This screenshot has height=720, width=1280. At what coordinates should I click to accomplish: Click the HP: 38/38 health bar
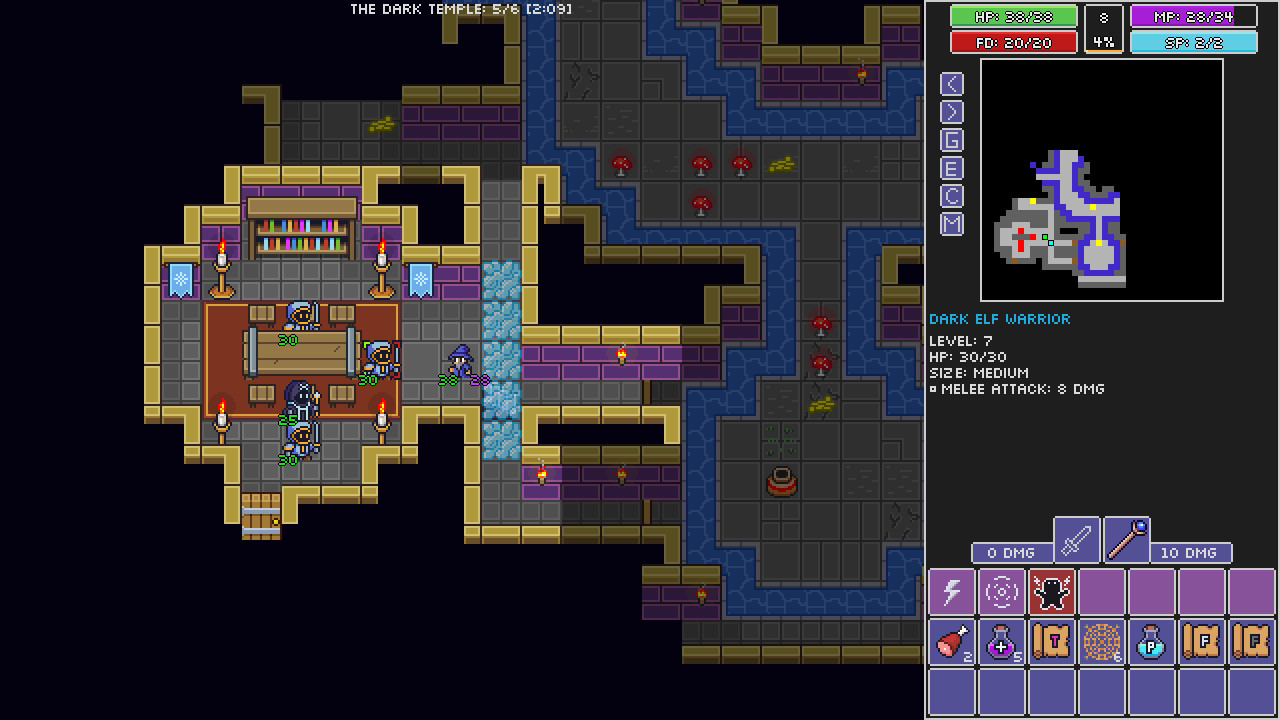pyautogui.click(x=1013, y=16)
